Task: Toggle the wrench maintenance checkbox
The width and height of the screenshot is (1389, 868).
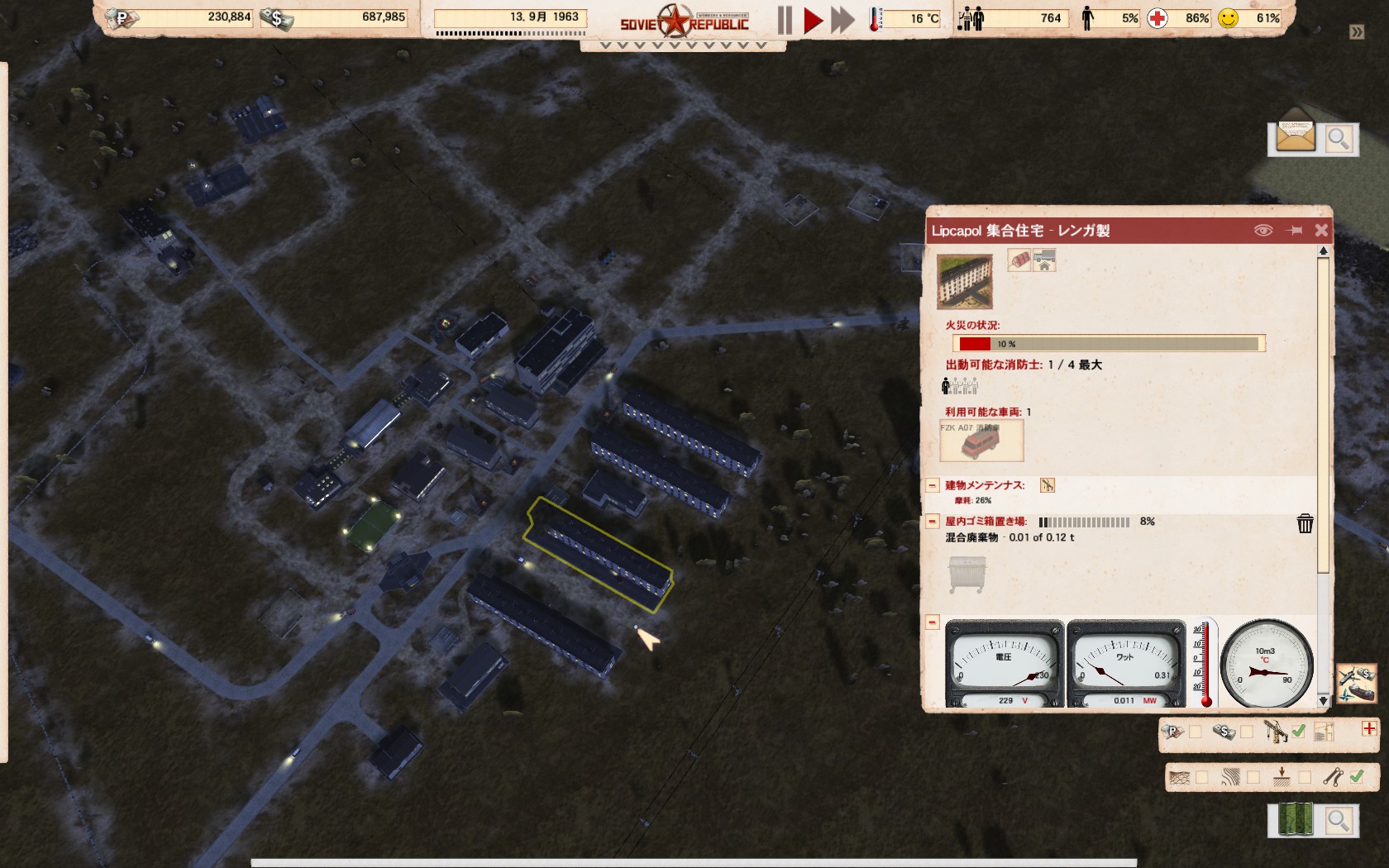Action: 1356,777
